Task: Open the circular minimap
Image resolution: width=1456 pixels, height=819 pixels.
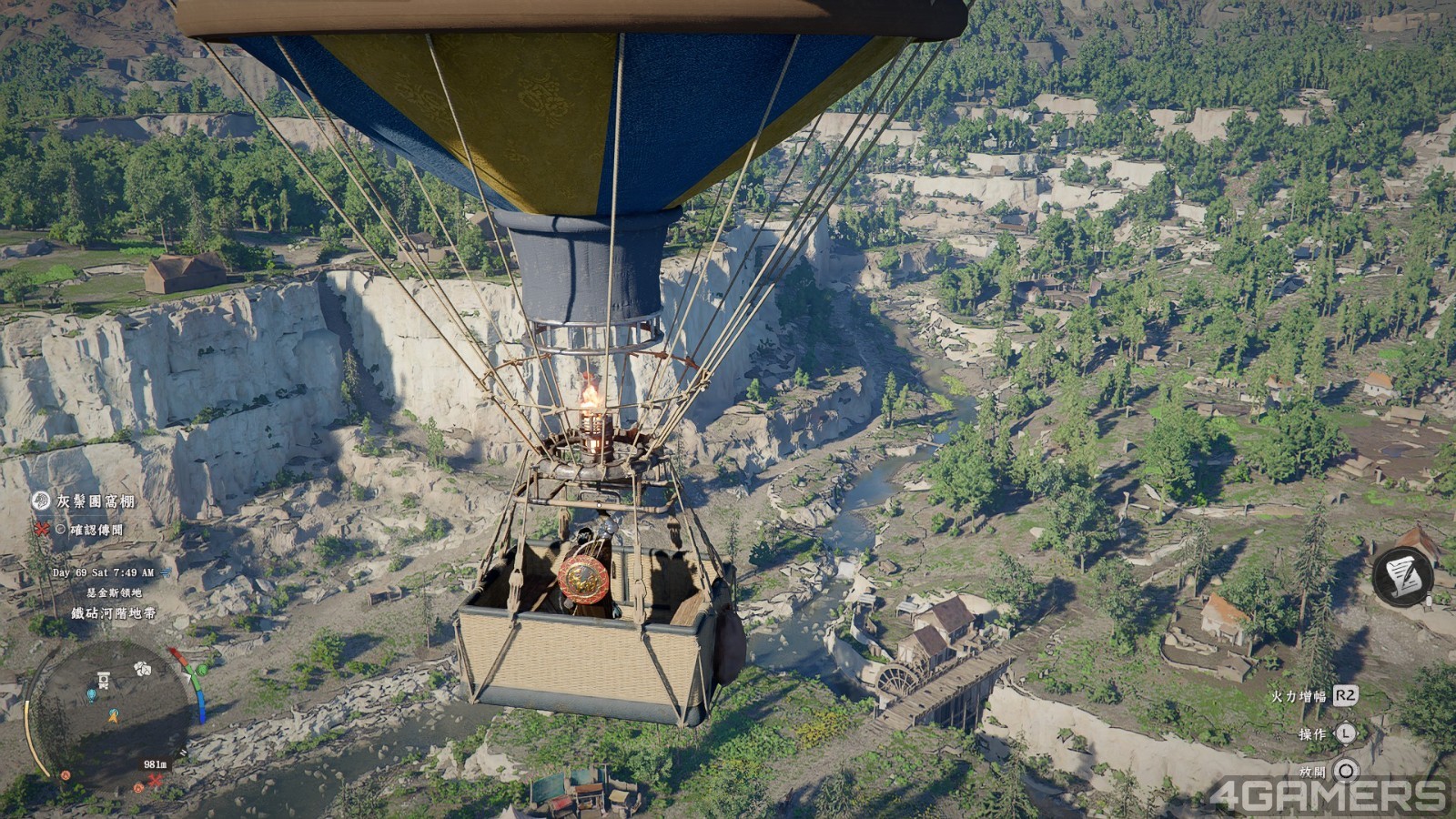Action: click(x=109, y=712)
